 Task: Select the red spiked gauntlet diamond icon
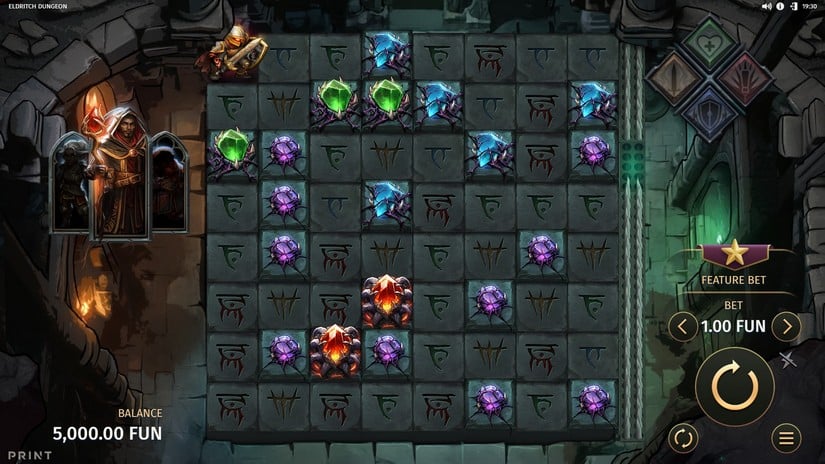pyautogui.click(x=745, y=78)
